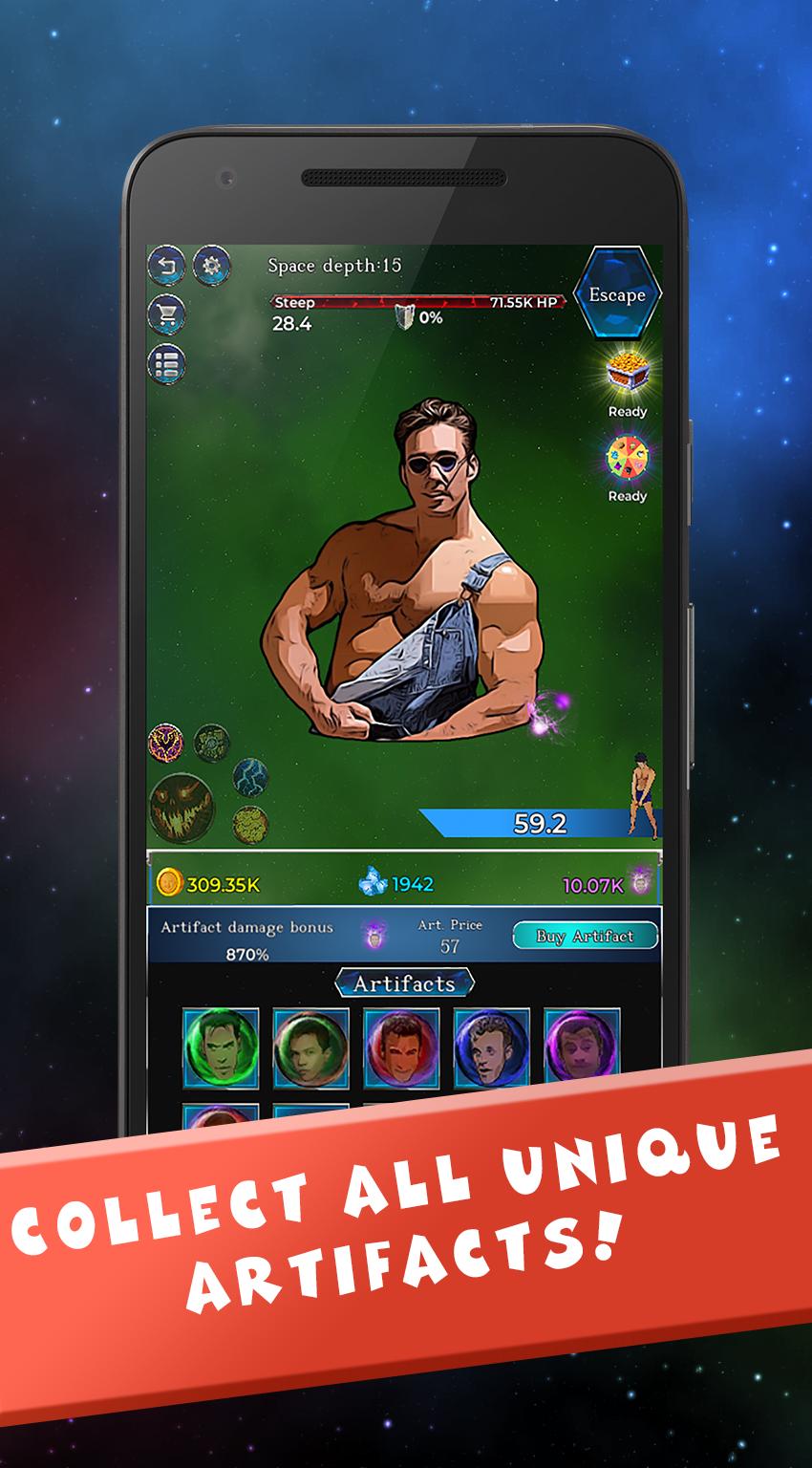
Task: Buy Artifact for 57
Action: (585, 936)
